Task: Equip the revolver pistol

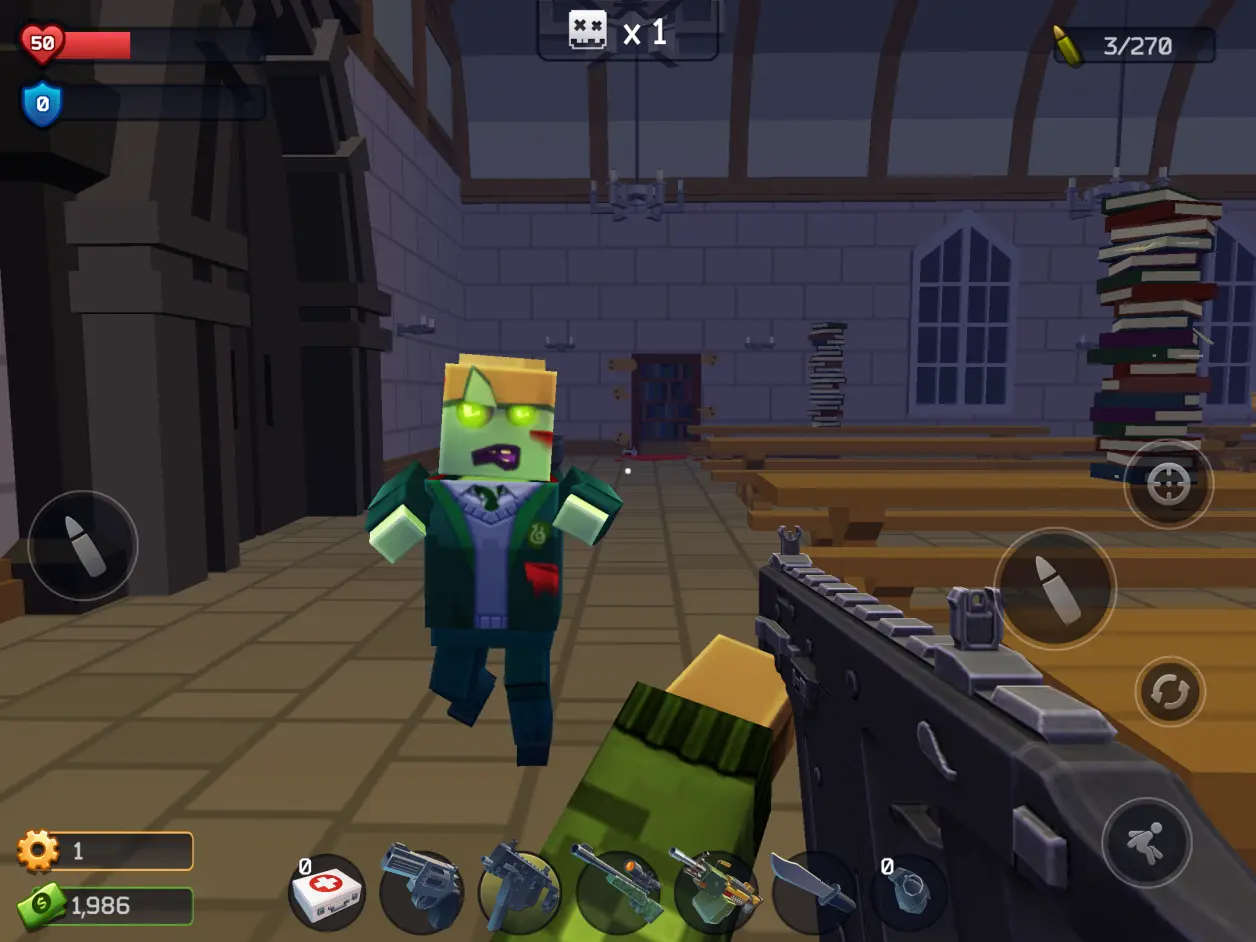Action: tap(421, 890)
